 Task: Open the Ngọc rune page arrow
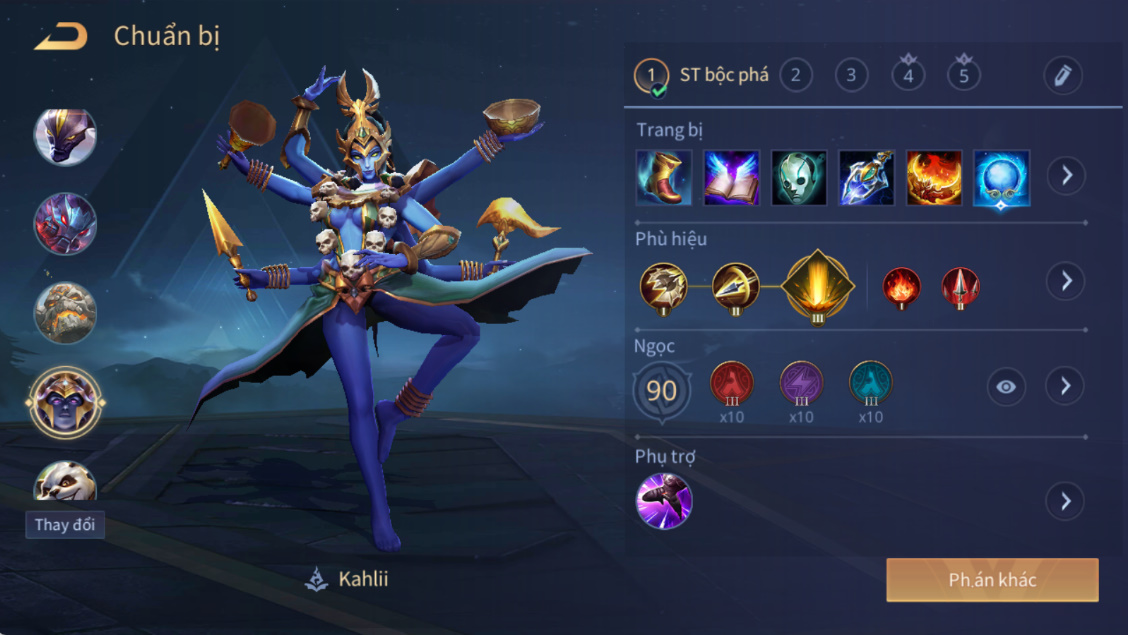1066,386
